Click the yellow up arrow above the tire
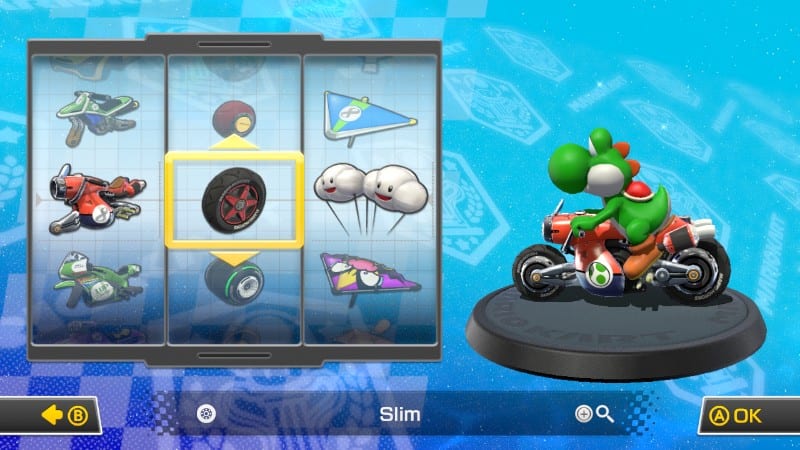 point(234,142)
